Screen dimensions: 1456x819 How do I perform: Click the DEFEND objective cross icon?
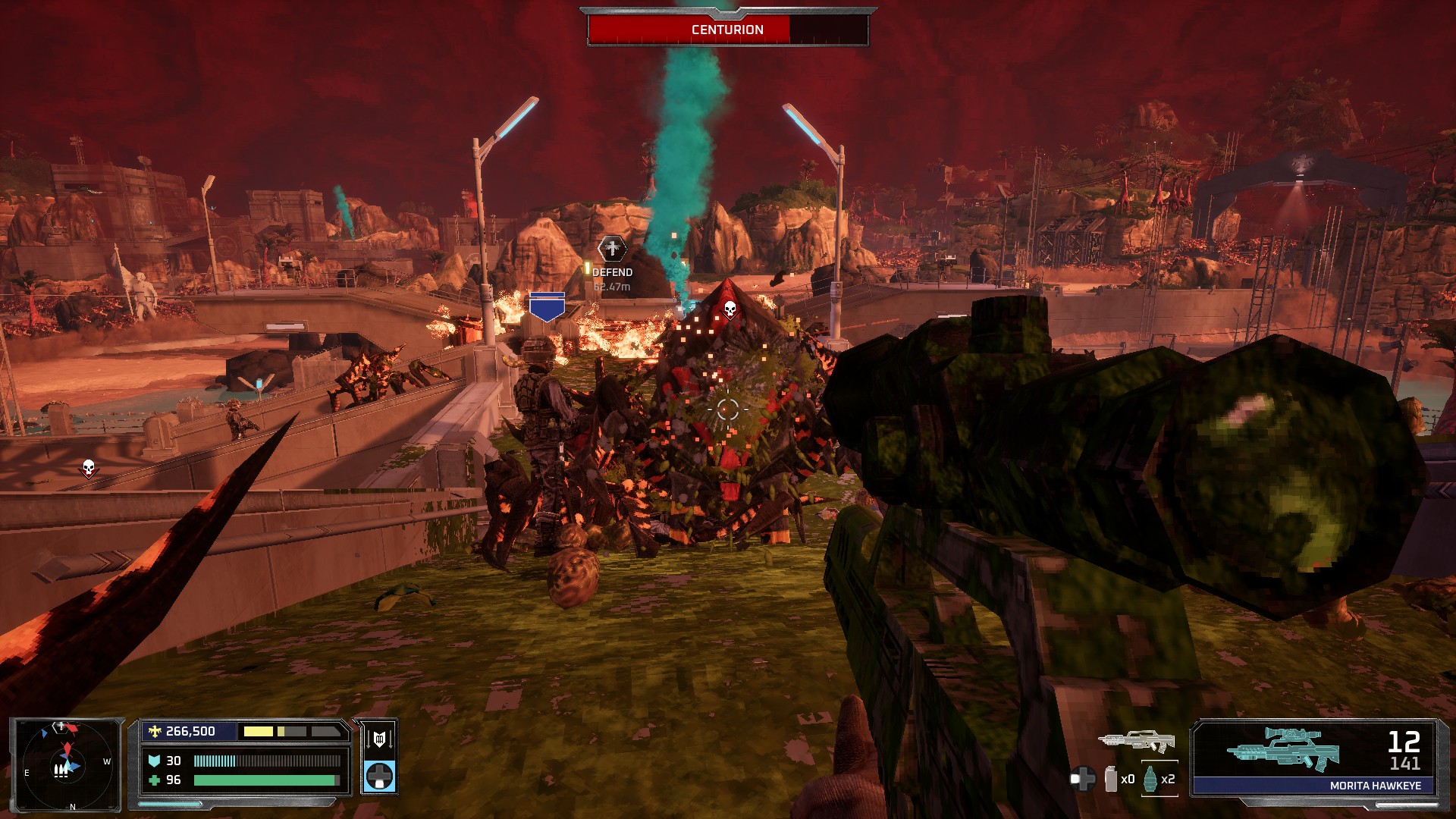tap(611, 247)
